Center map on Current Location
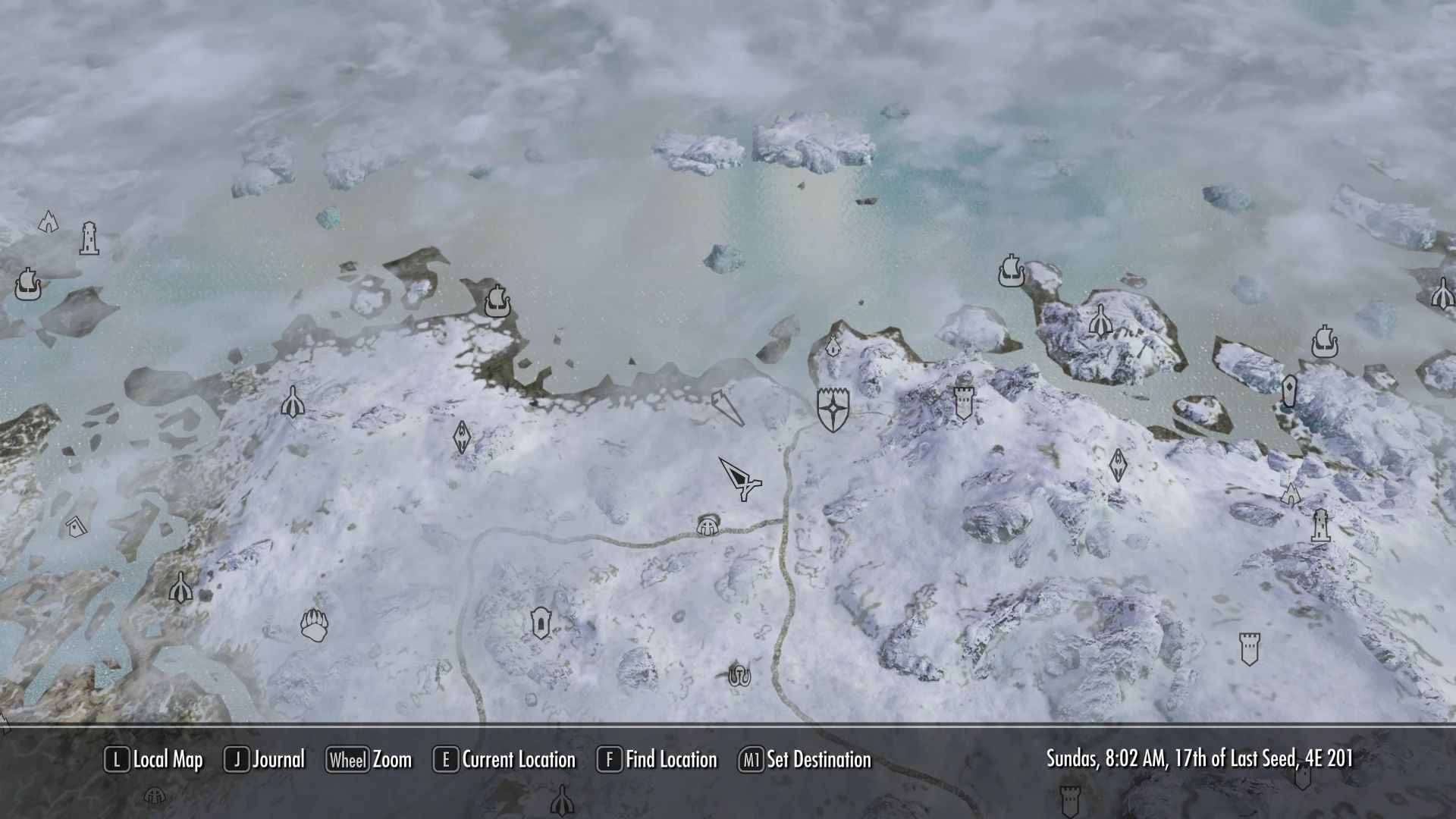The height and width of the screenshot is (819, 1456). [504, 760]
